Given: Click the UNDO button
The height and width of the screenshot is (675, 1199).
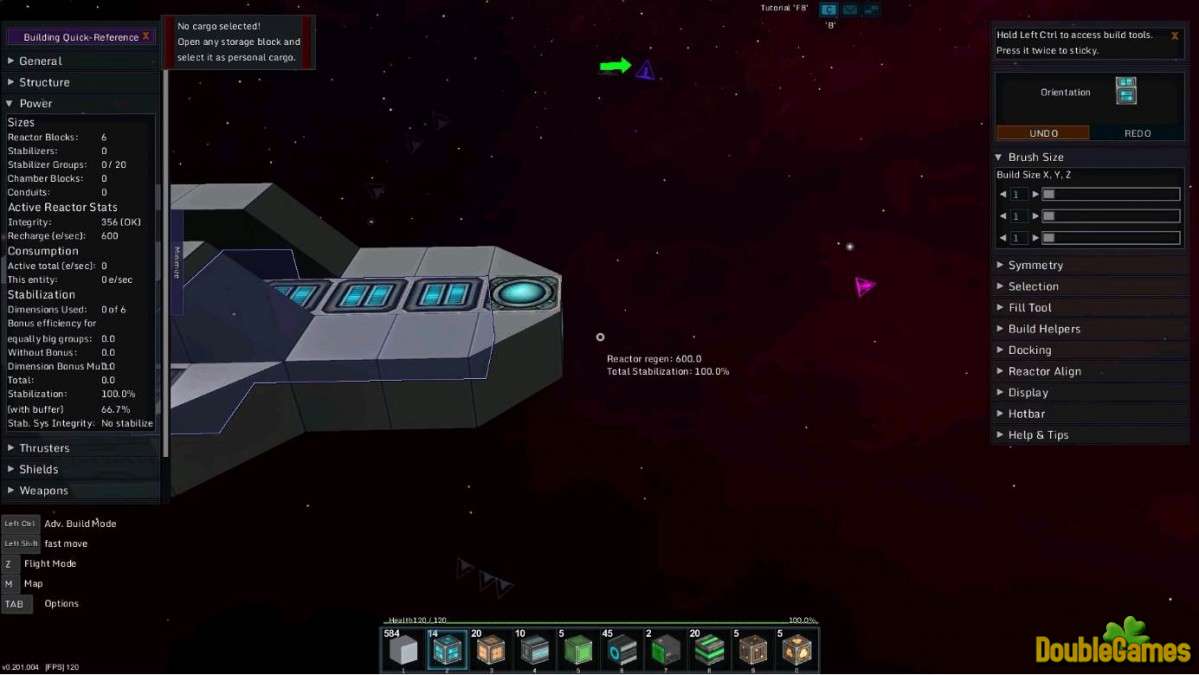Looking at the screenshot, I should click(1043, 133).
